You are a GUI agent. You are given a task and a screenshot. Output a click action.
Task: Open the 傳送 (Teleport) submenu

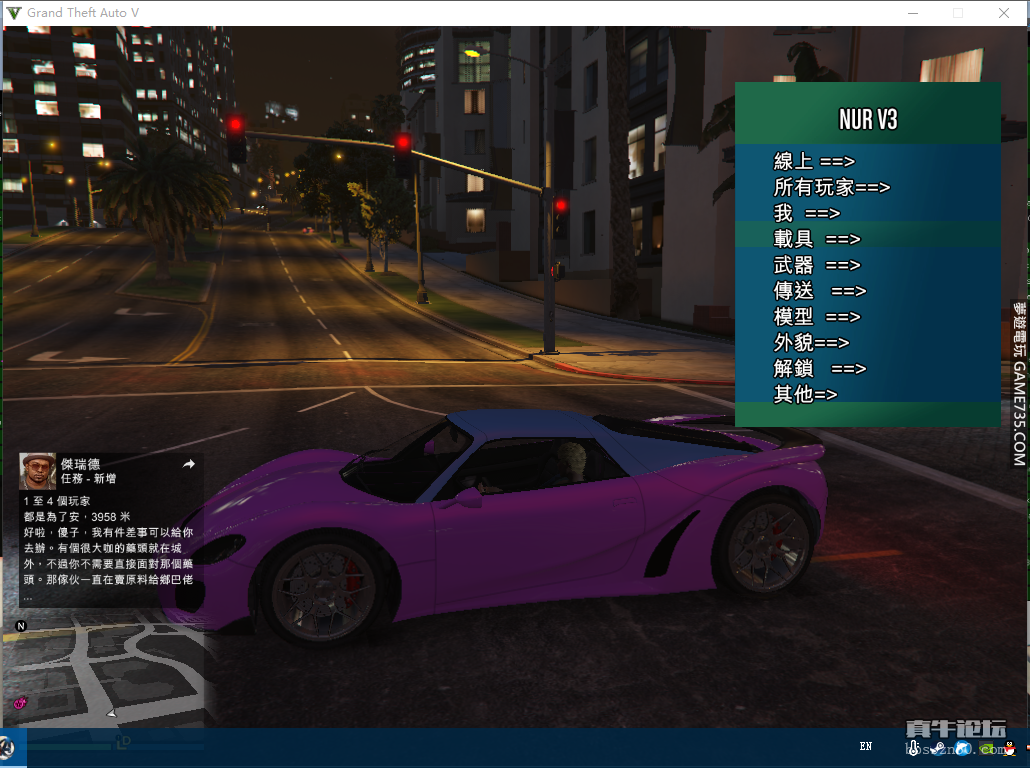click(x=819, y=291)
